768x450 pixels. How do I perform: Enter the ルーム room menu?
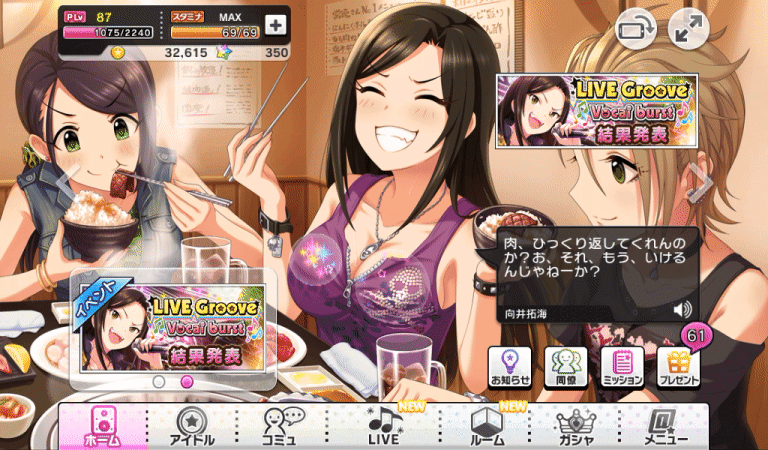[x=486, y=426]
